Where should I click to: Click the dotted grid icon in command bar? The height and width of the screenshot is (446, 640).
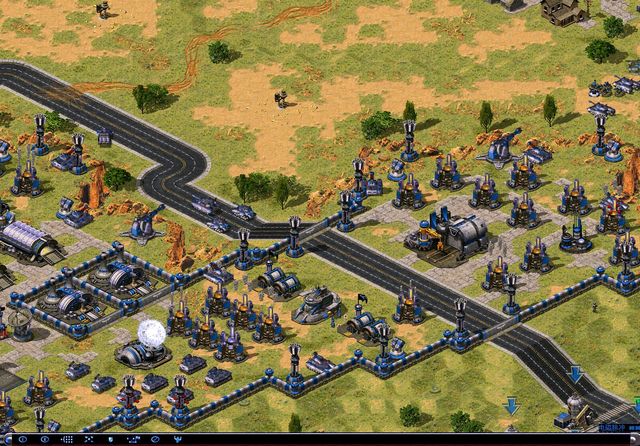tap(67, 439)
